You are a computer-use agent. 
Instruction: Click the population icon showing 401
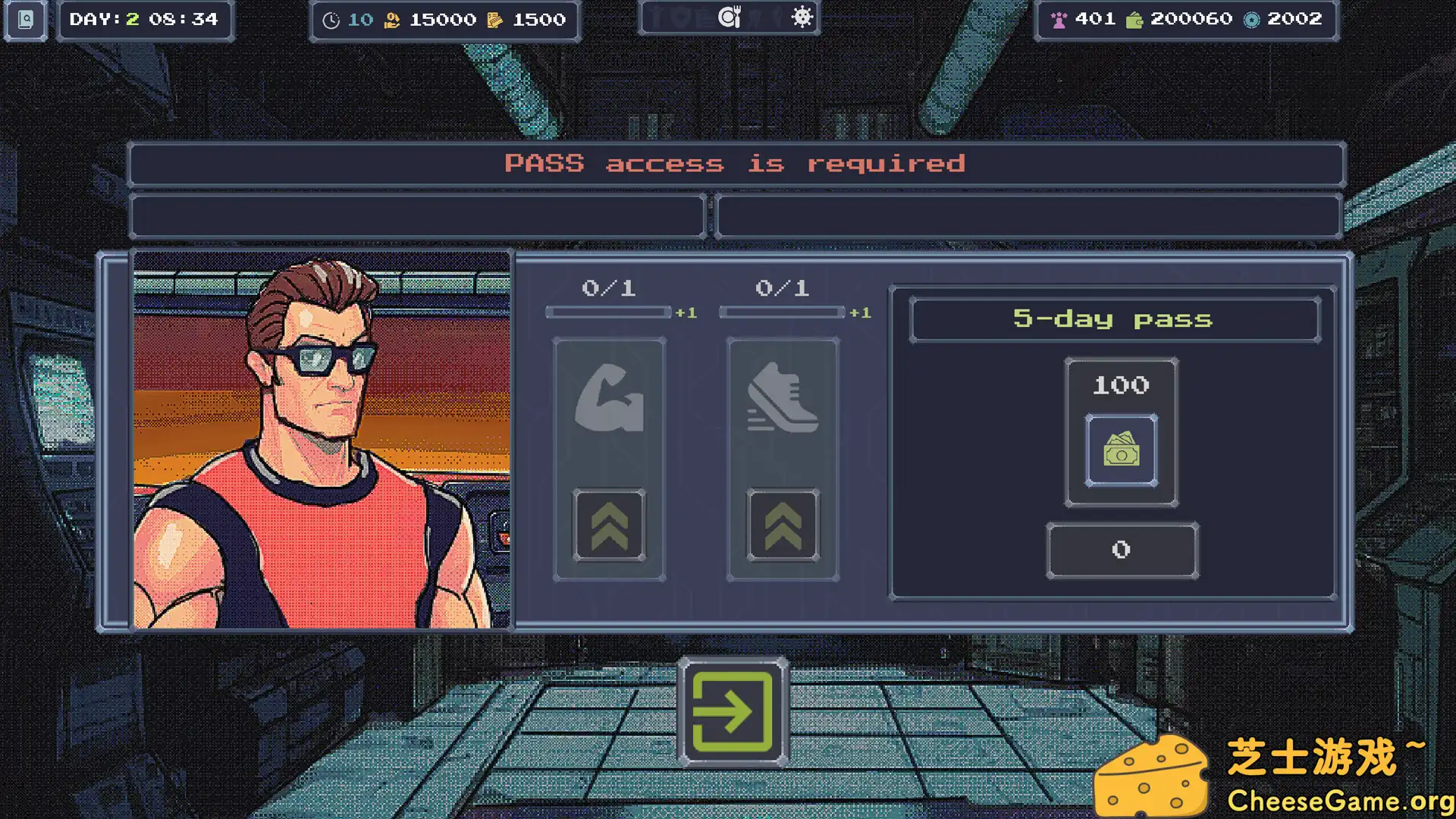point(1059,19)
